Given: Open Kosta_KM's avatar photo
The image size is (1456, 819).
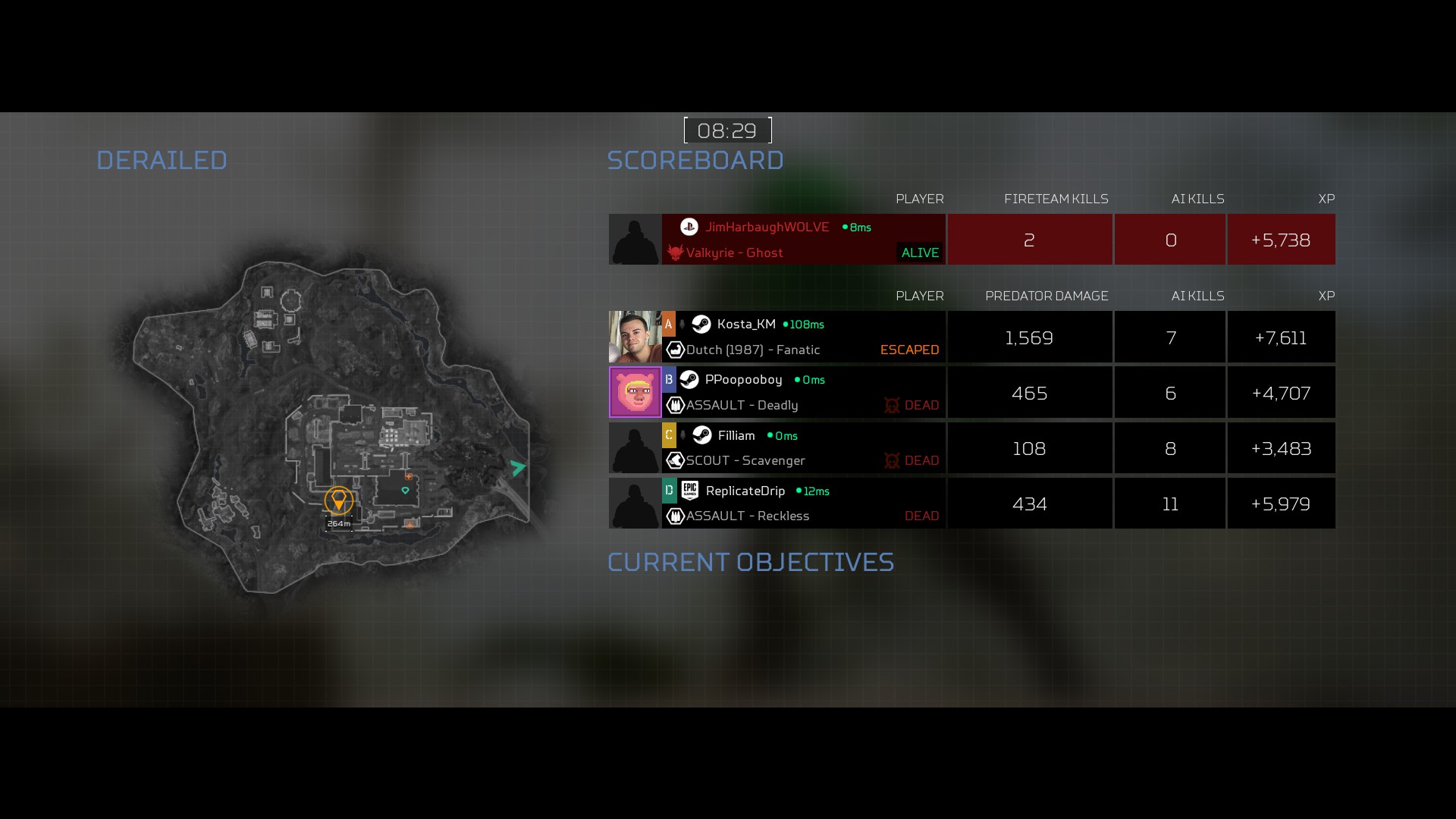Looking at the screenshot, I should coord(635,337).
